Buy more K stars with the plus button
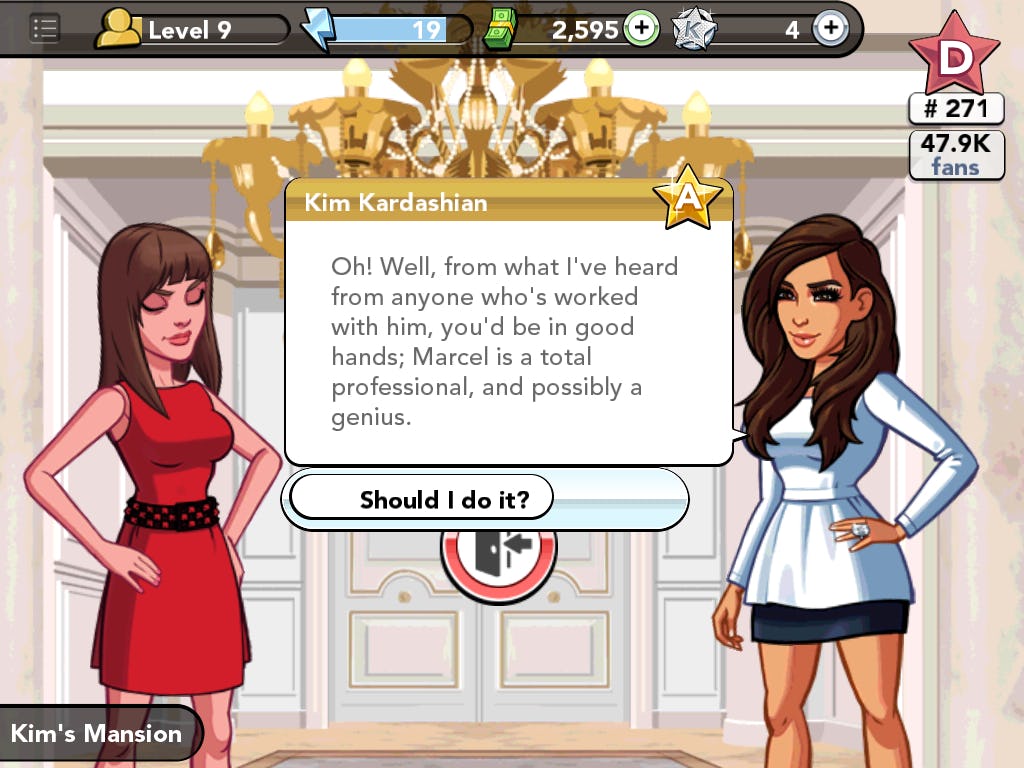 pyautogui.click(x=829, y=29)
